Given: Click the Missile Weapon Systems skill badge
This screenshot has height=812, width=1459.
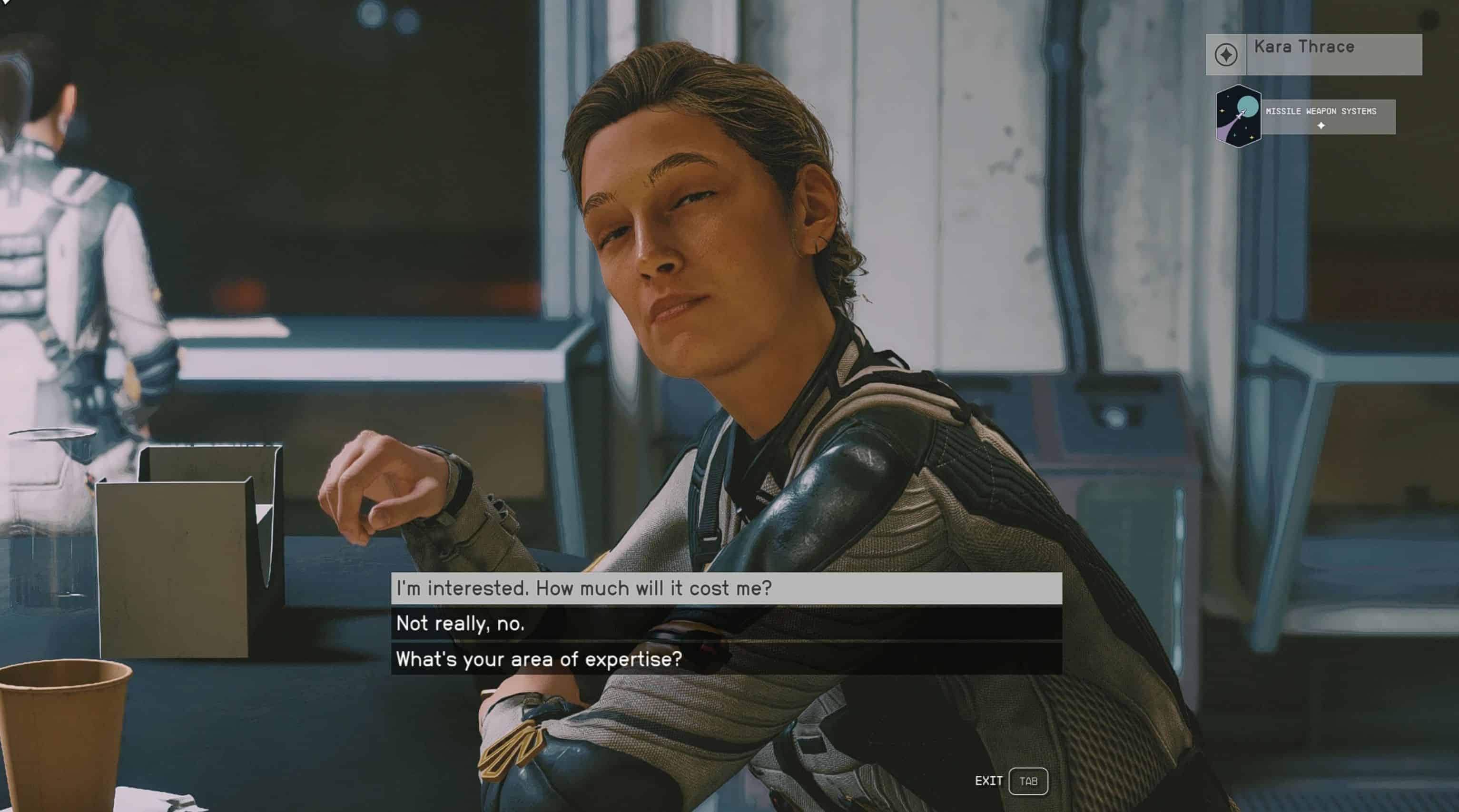Looking at the screenshot, I should [x=1239, y=116].
